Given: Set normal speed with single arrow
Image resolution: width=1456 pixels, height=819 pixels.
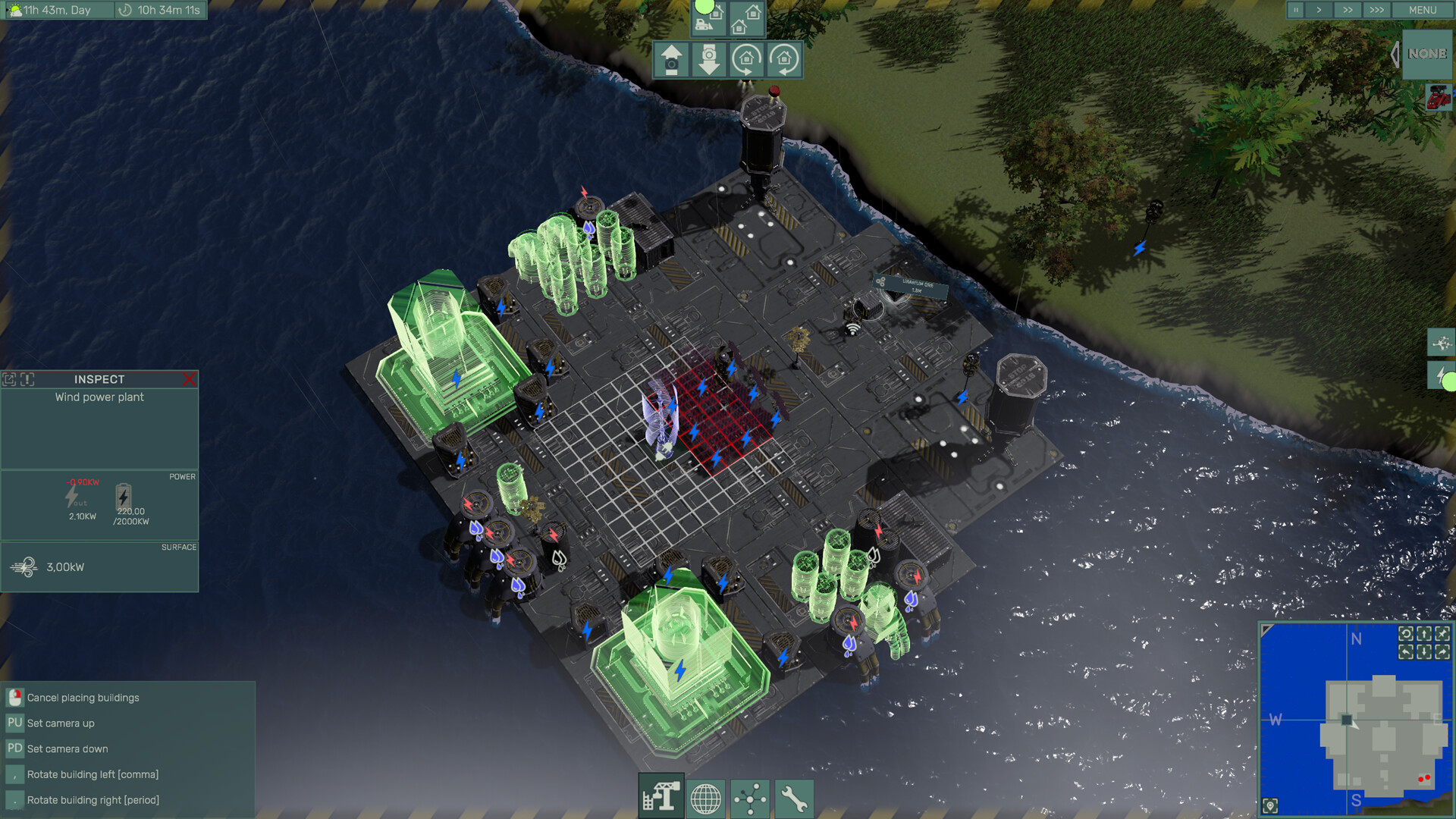Looking at the screenshot, I should [1319, 10].
